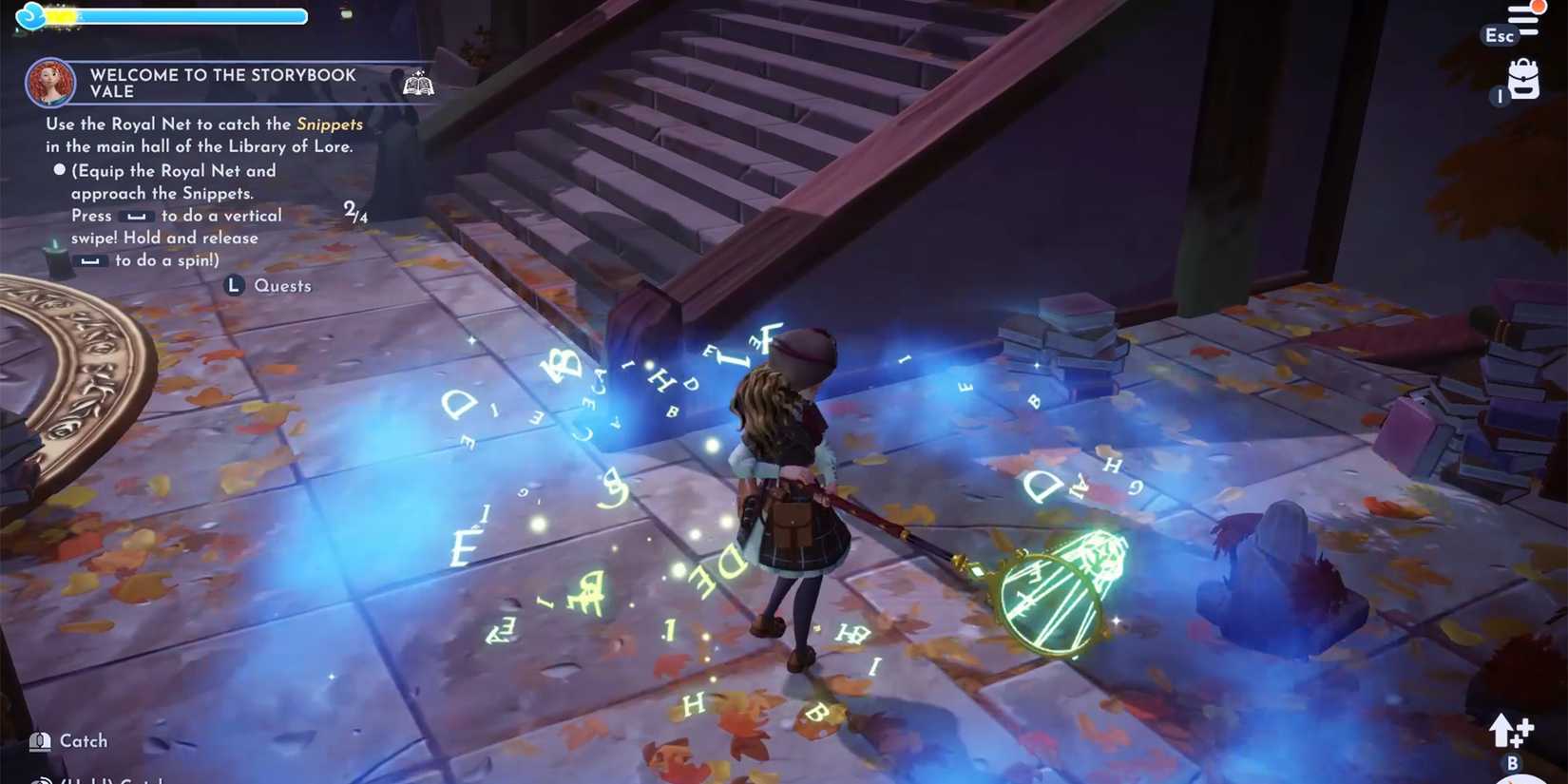Image resolution: width=1568 pixels, height=784 pixels.
Task: Click the Esc key prompt label
Action: (1498, 36)
